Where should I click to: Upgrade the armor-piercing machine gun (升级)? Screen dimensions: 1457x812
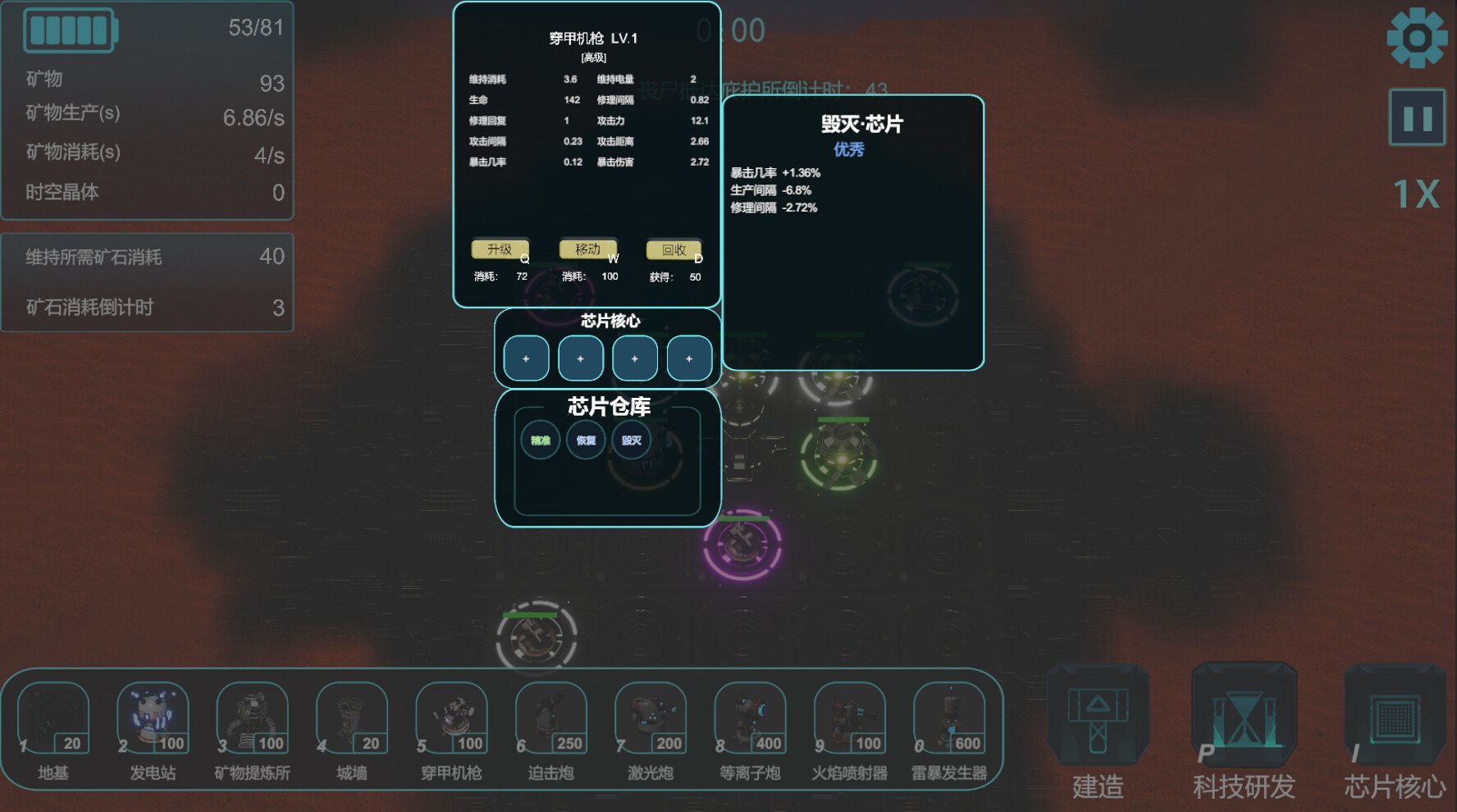500,249
